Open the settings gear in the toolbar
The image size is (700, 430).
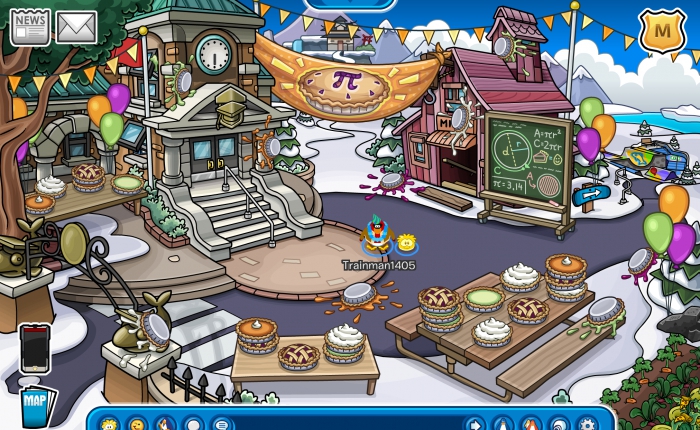587,424
